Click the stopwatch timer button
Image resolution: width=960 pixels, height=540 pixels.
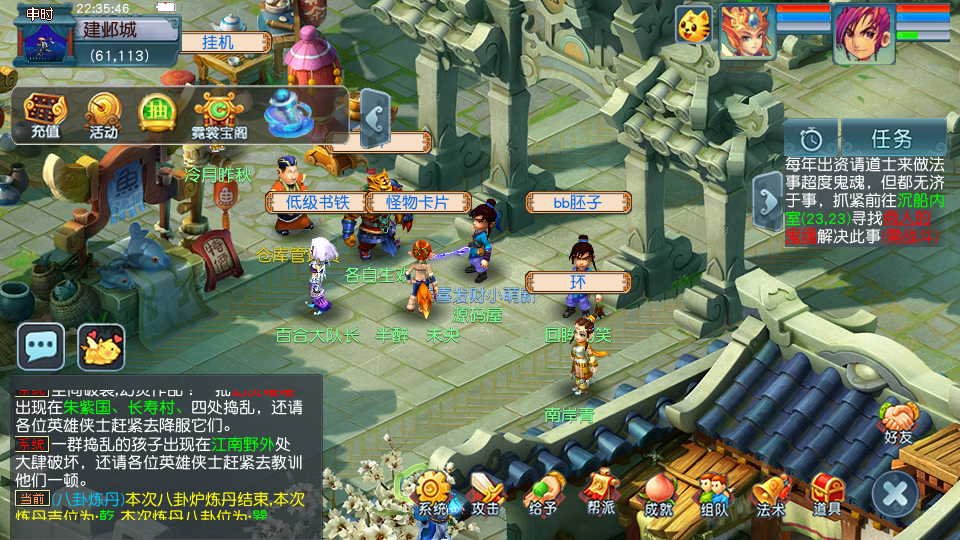point(810,138)
